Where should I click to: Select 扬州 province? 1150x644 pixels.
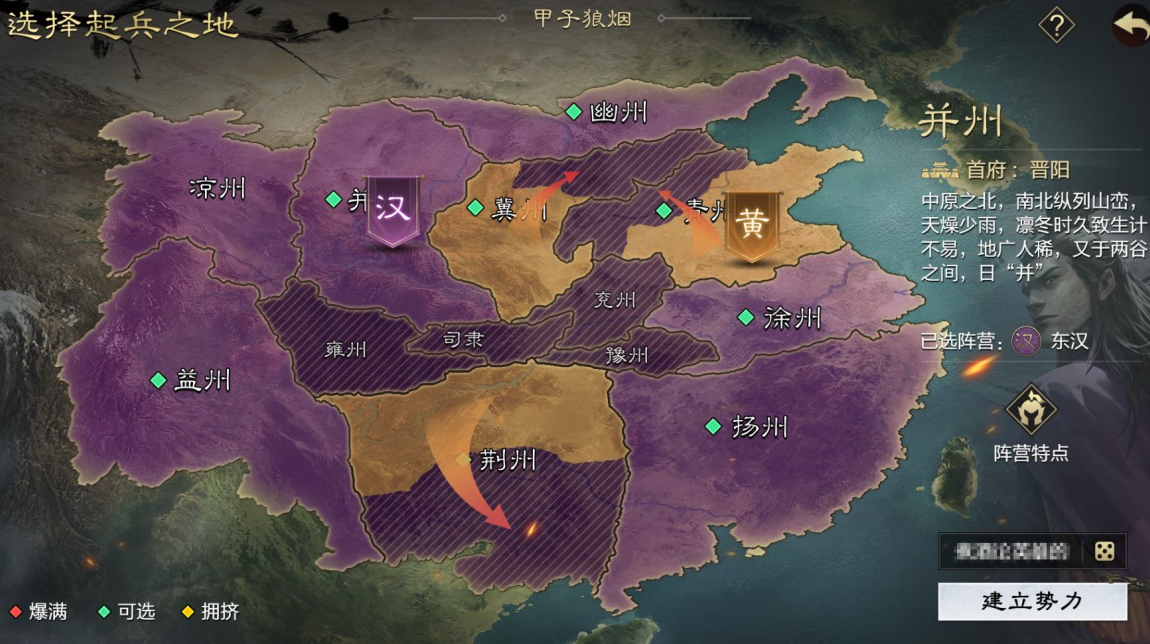click(x=748, y=427)
